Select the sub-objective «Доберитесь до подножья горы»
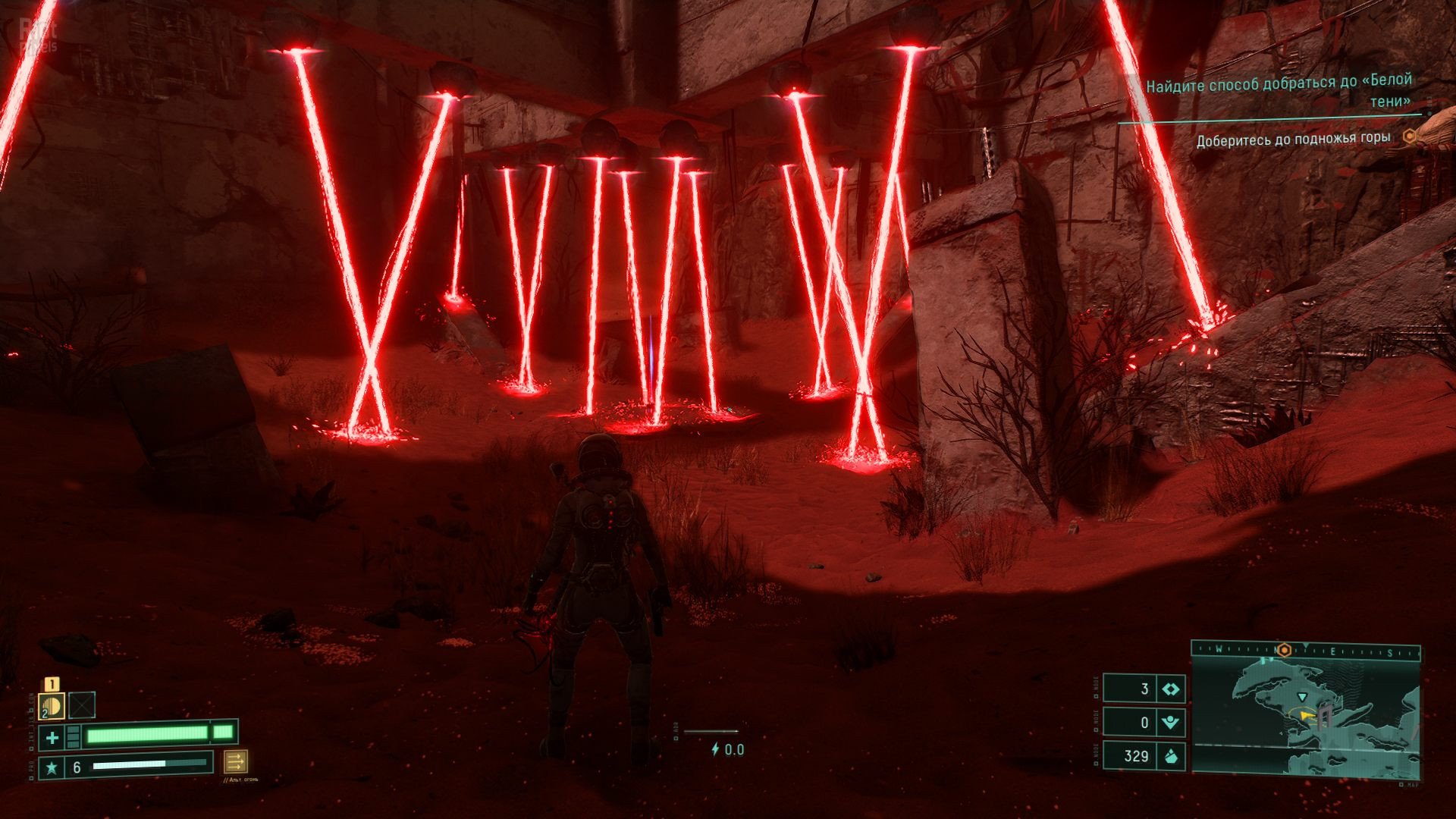Viewport: 1456px width, 819px height. [1293, 139]
